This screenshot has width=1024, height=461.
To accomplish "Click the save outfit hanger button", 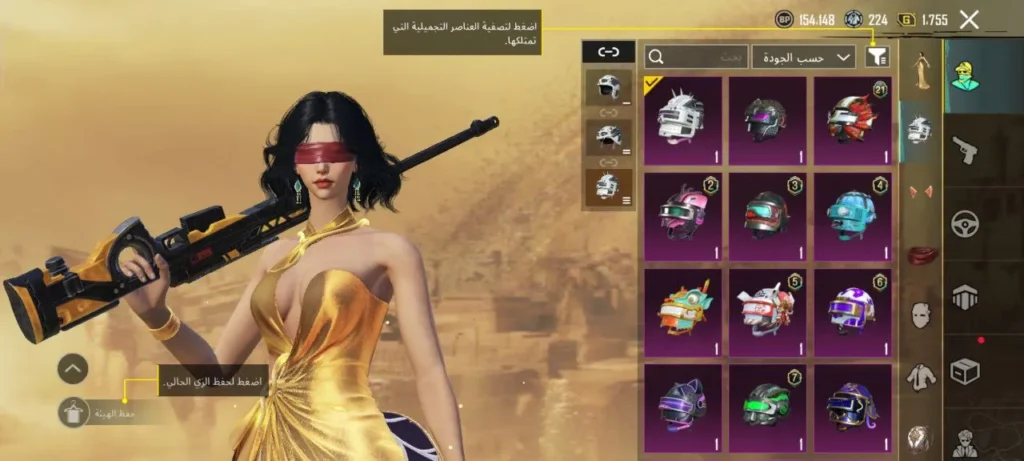I will [x=74, y=412].
